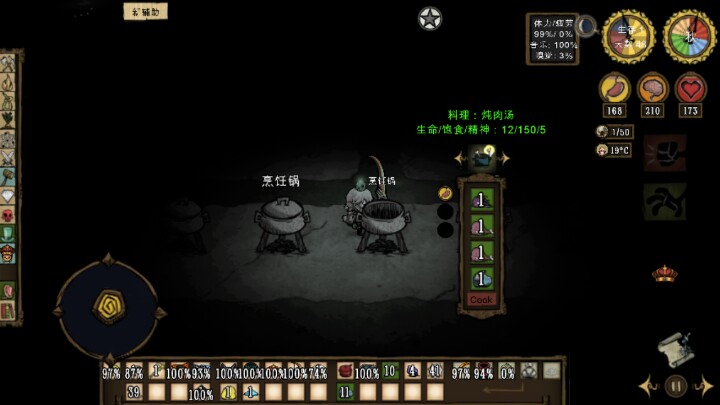Select the inventory slot showing stack count 39
This screenshot has height=405, width=720.
pos(134,392)
